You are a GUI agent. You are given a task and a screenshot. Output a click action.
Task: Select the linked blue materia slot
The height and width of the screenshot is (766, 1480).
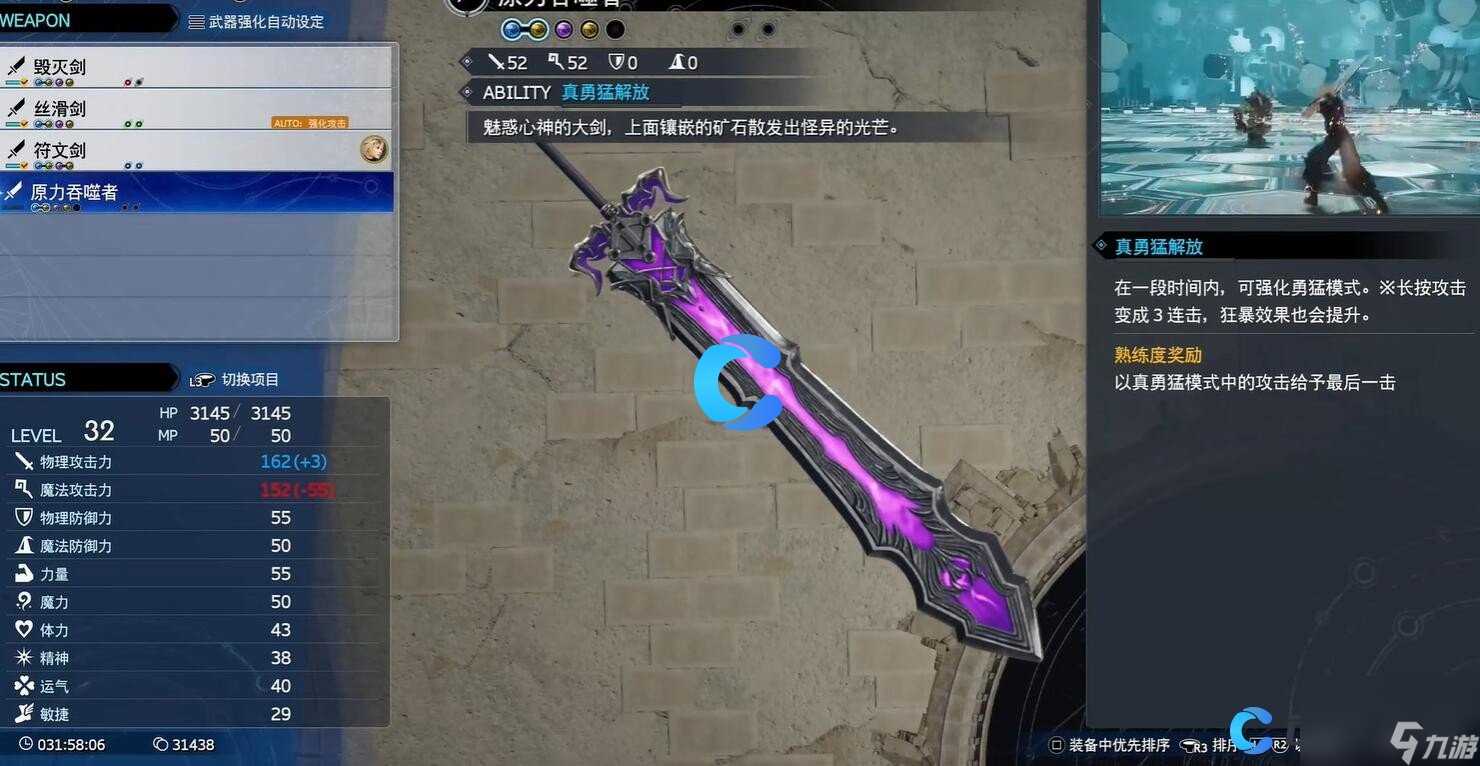[x=511, y=29]
